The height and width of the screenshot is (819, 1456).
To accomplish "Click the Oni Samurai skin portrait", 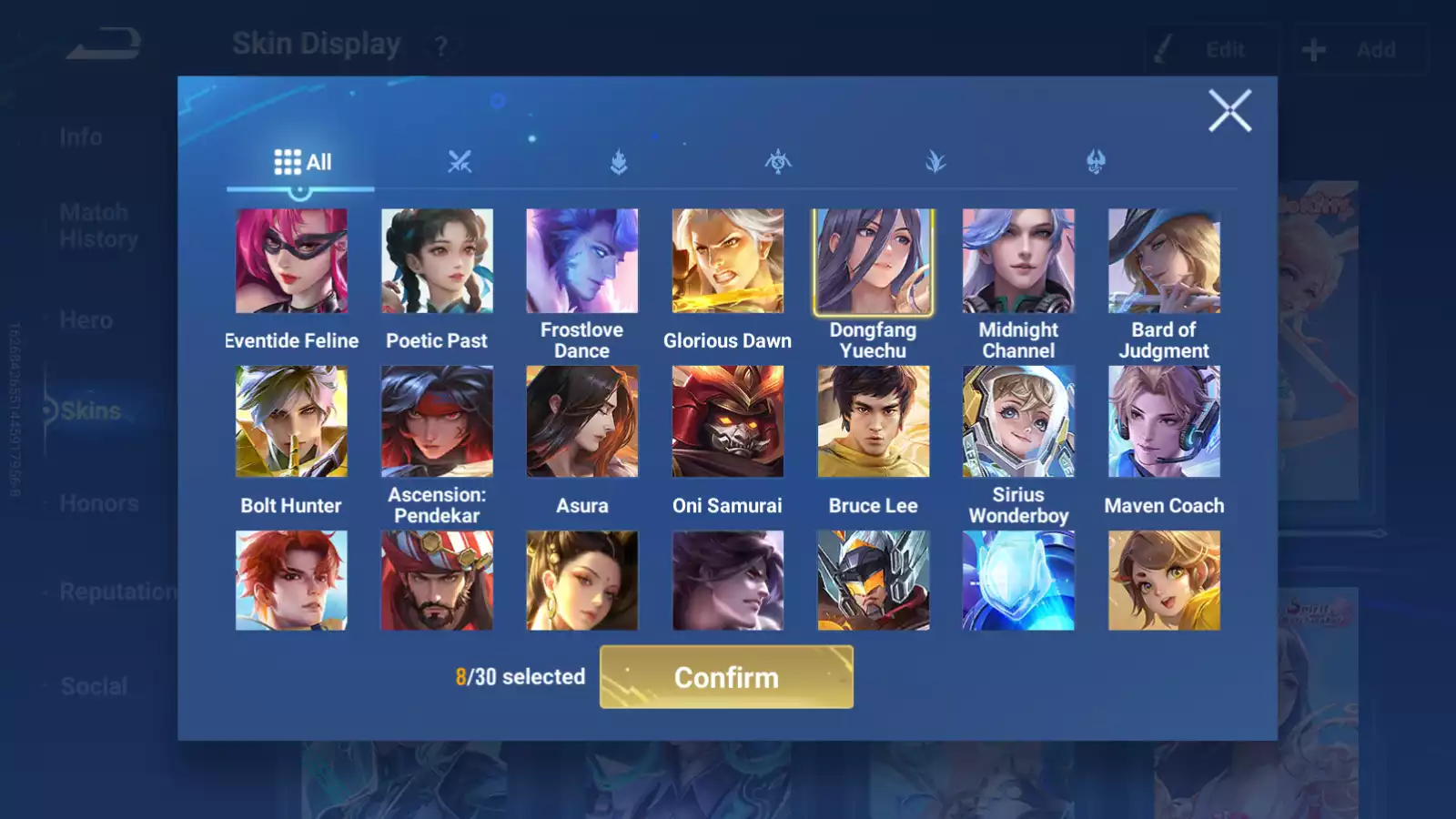I will coord(727,420).
